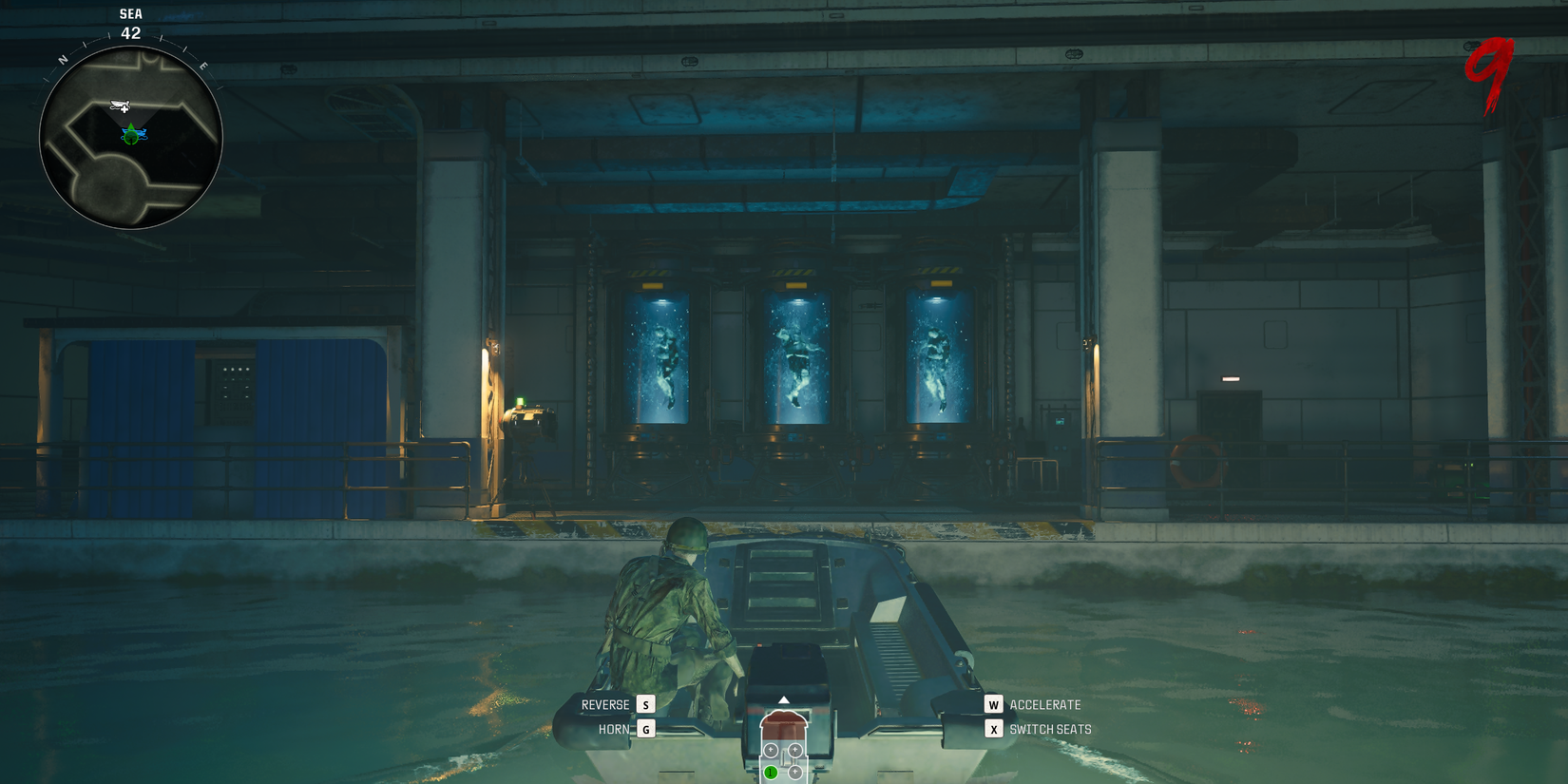
Task: Select the left plus passenger seat slot
Action: pyautogui.click(x=771, y=750)
